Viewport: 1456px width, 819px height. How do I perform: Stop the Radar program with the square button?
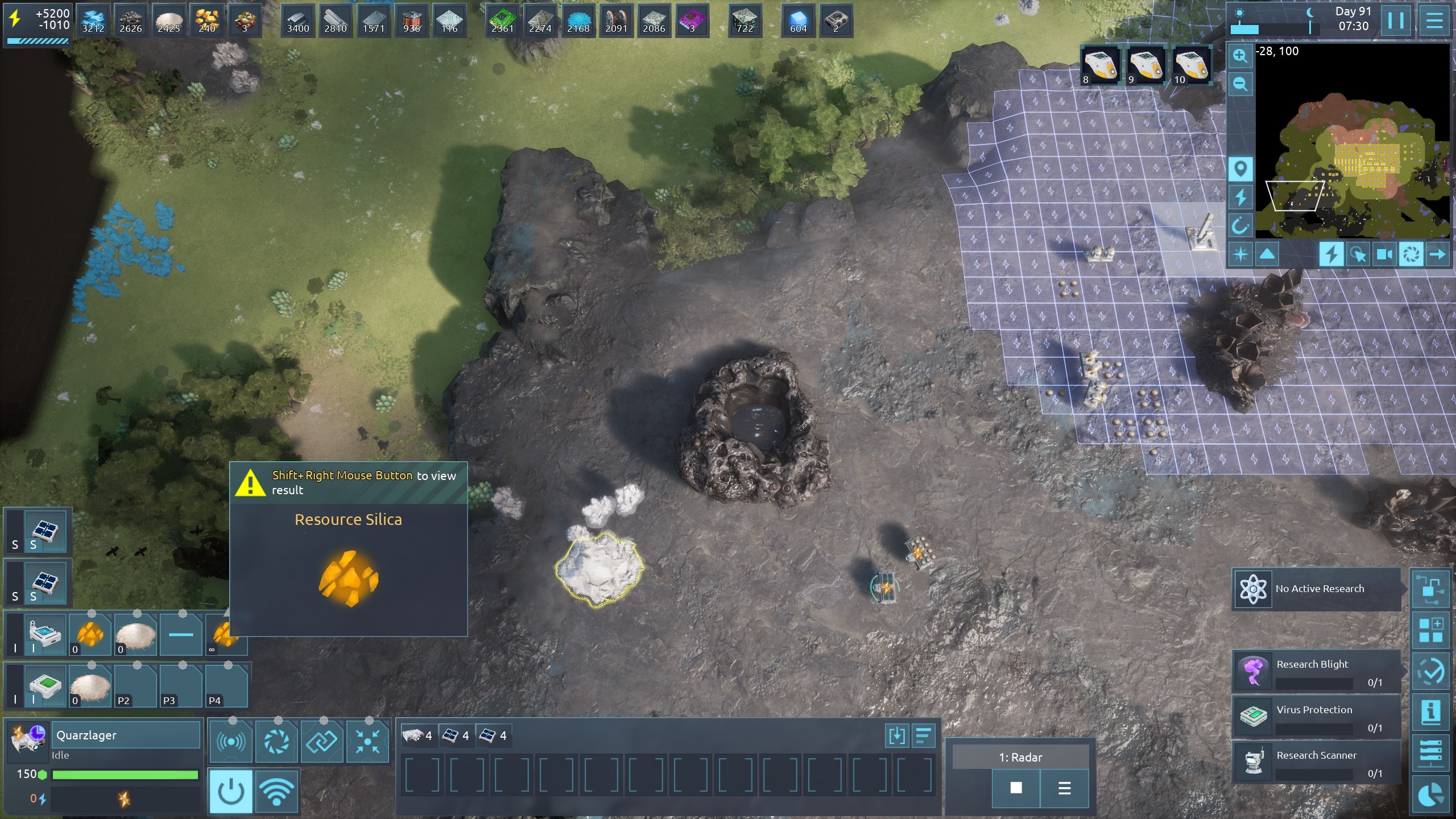click(1016, 788)
